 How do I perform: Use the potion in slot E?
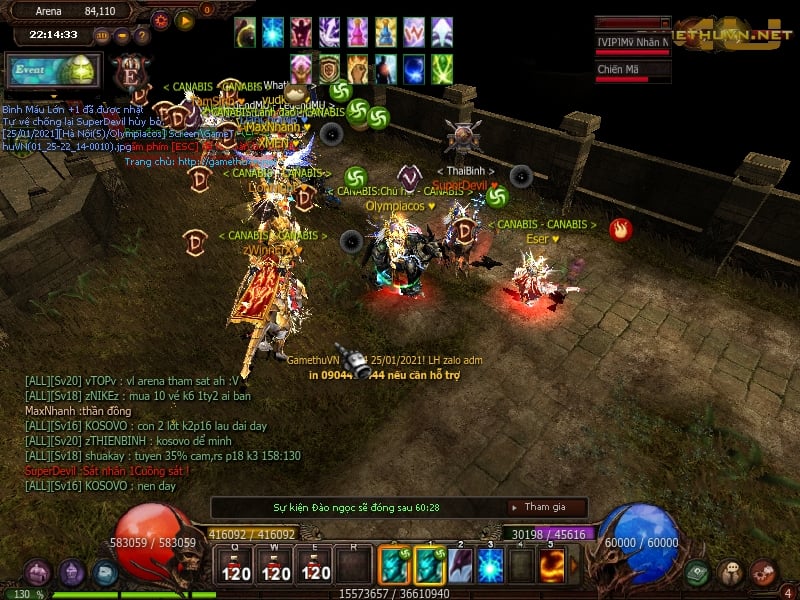pyautogui.click(x=316, y=566)
